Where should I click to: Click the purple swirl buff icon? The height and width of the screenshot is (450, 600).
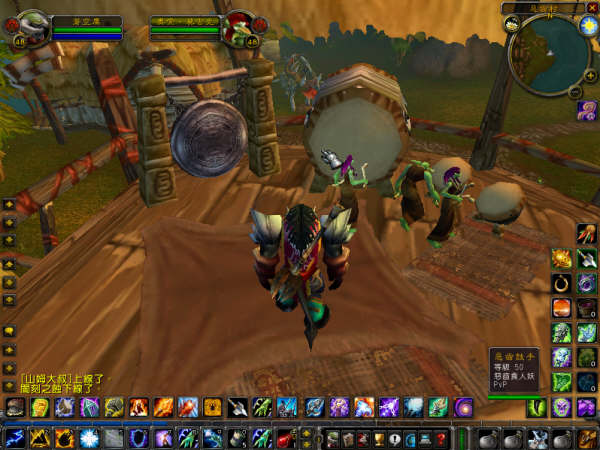pos(586,110)
